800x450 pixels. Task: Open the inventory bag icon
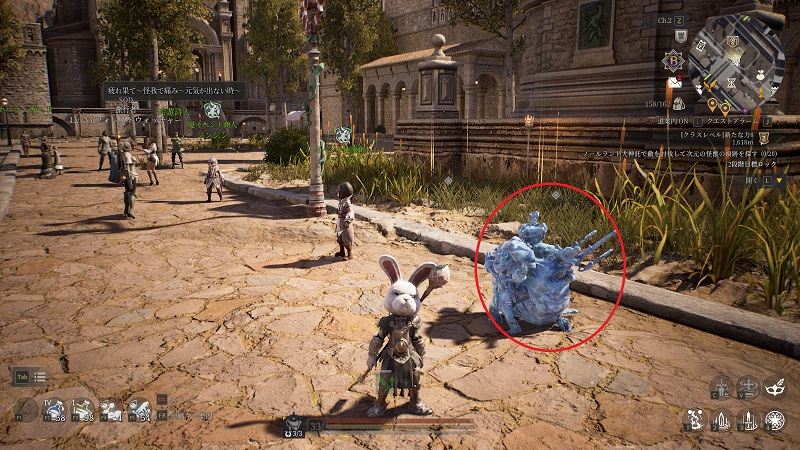click(x=679, y=103)
